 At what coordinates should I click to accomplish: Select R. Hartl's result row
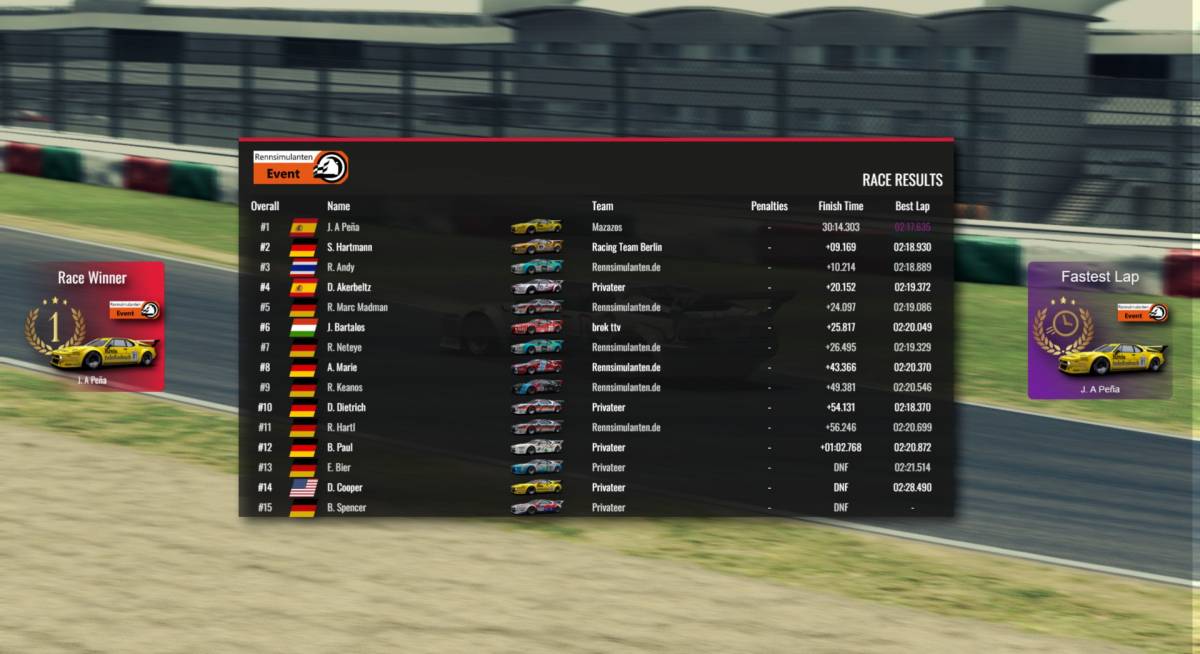pos(341,427)
